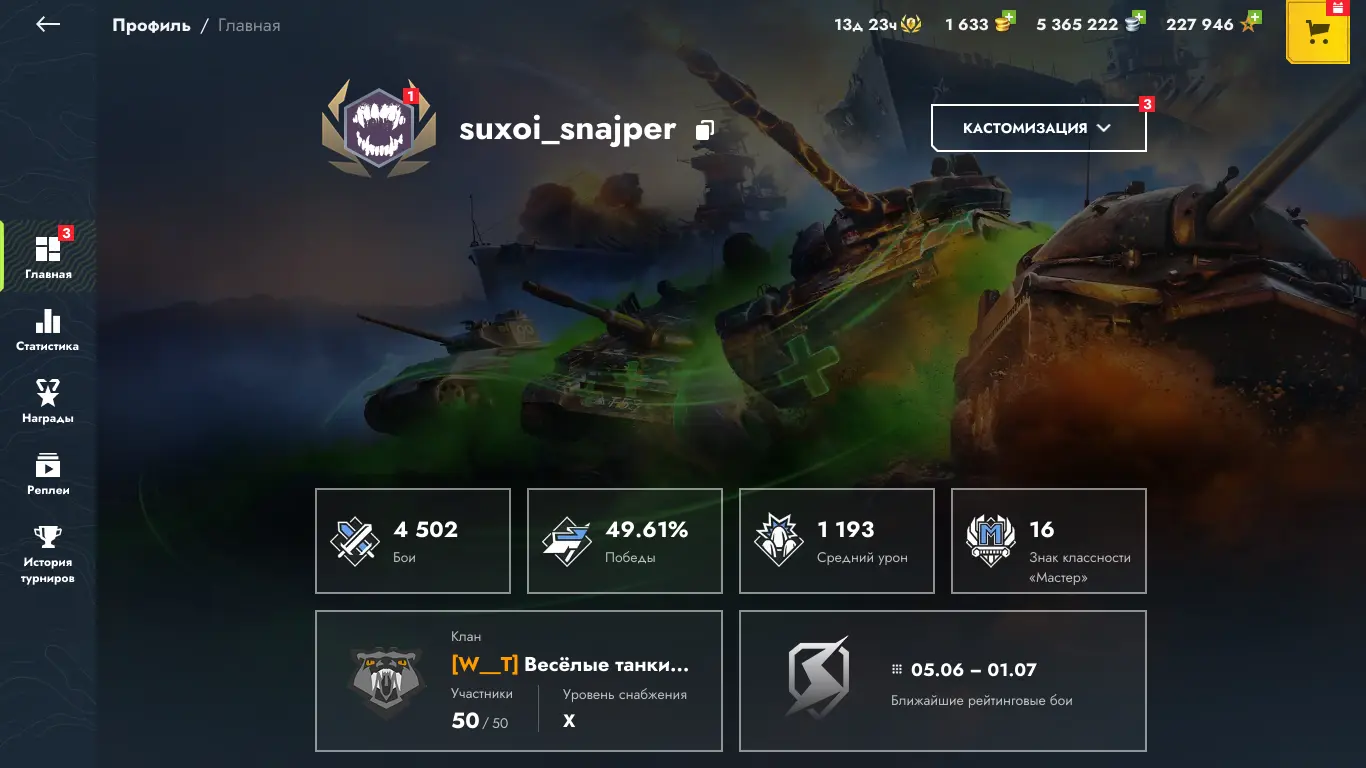Select the Бои stat card
The width and height of the screenshot is (1366, 768).
tap(413, 541)
